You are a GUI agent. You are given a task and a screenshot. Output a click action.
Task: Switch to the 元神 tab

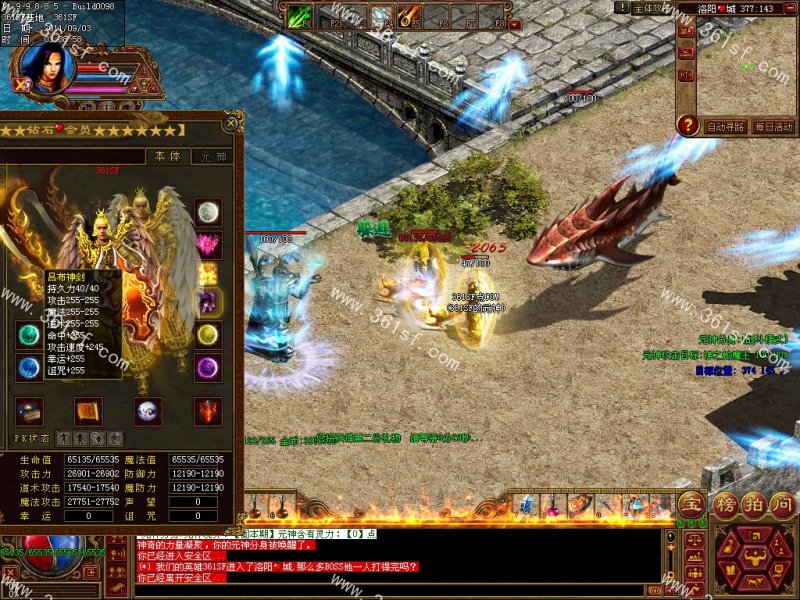pos(213,156)
